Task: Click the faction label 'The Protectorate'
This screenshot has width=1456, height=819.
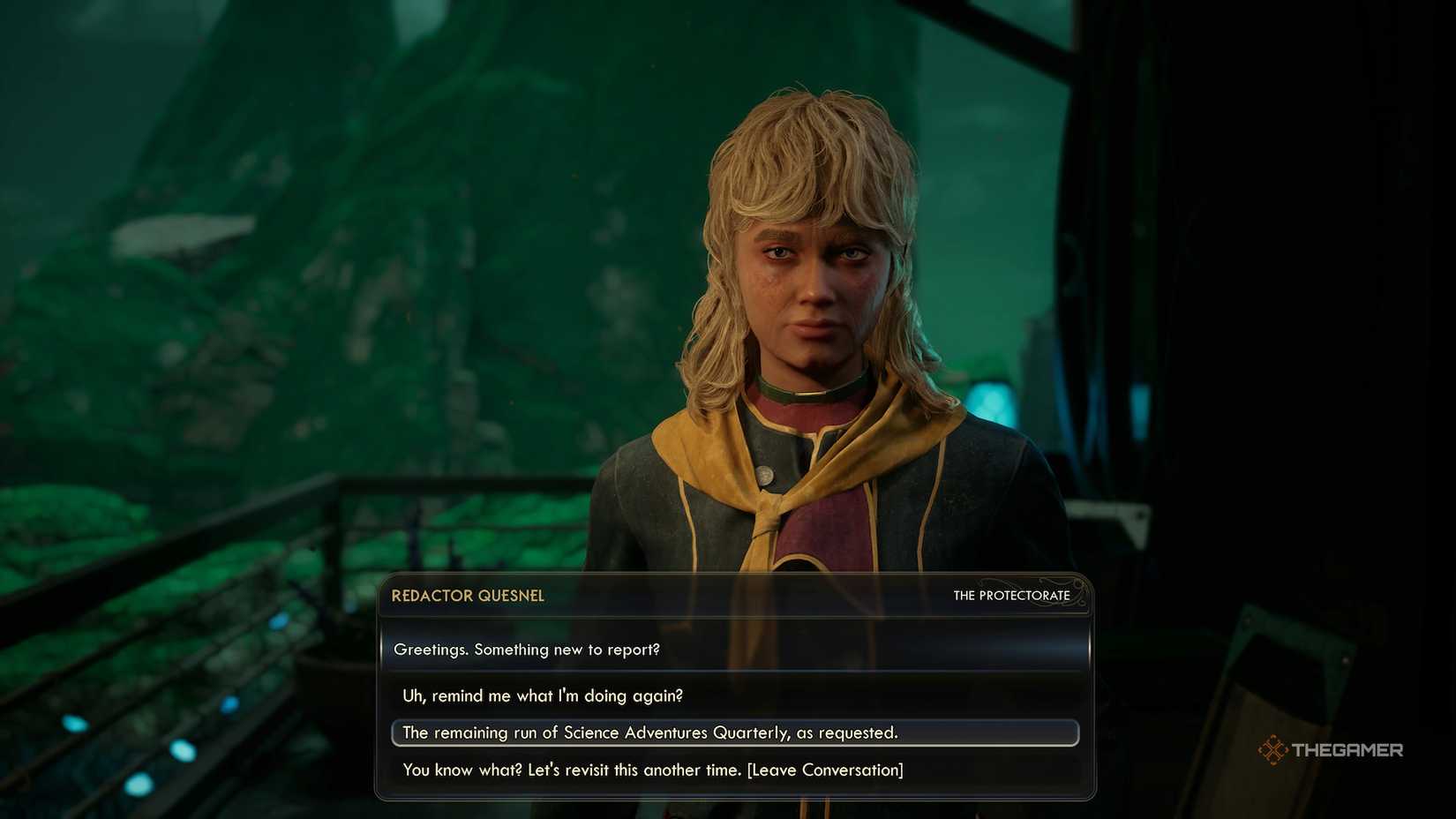Action: (x=1012, y=596)
